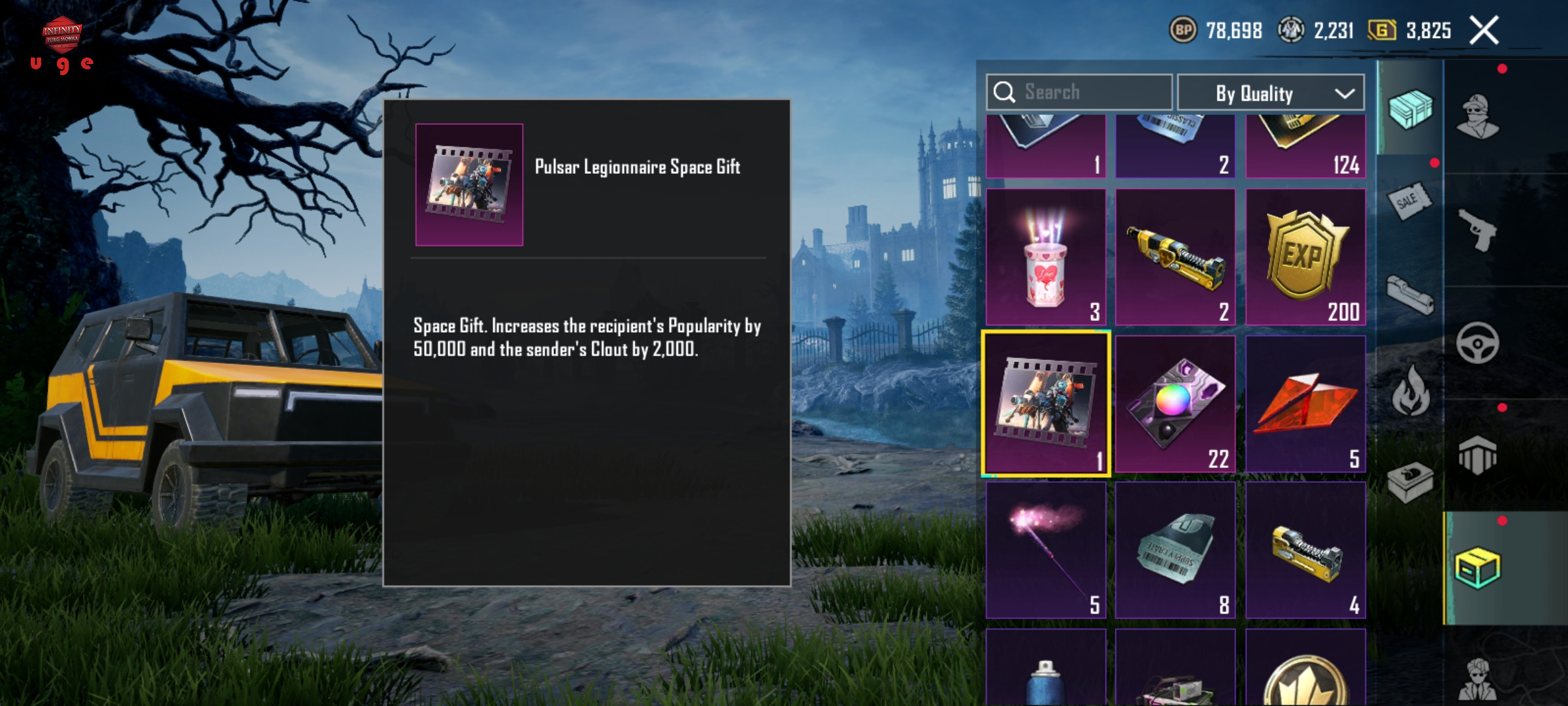This screenshot has width=1568, height=706.
Task: Pick the supply crate coupon slot
Action: click(1175, 550)
